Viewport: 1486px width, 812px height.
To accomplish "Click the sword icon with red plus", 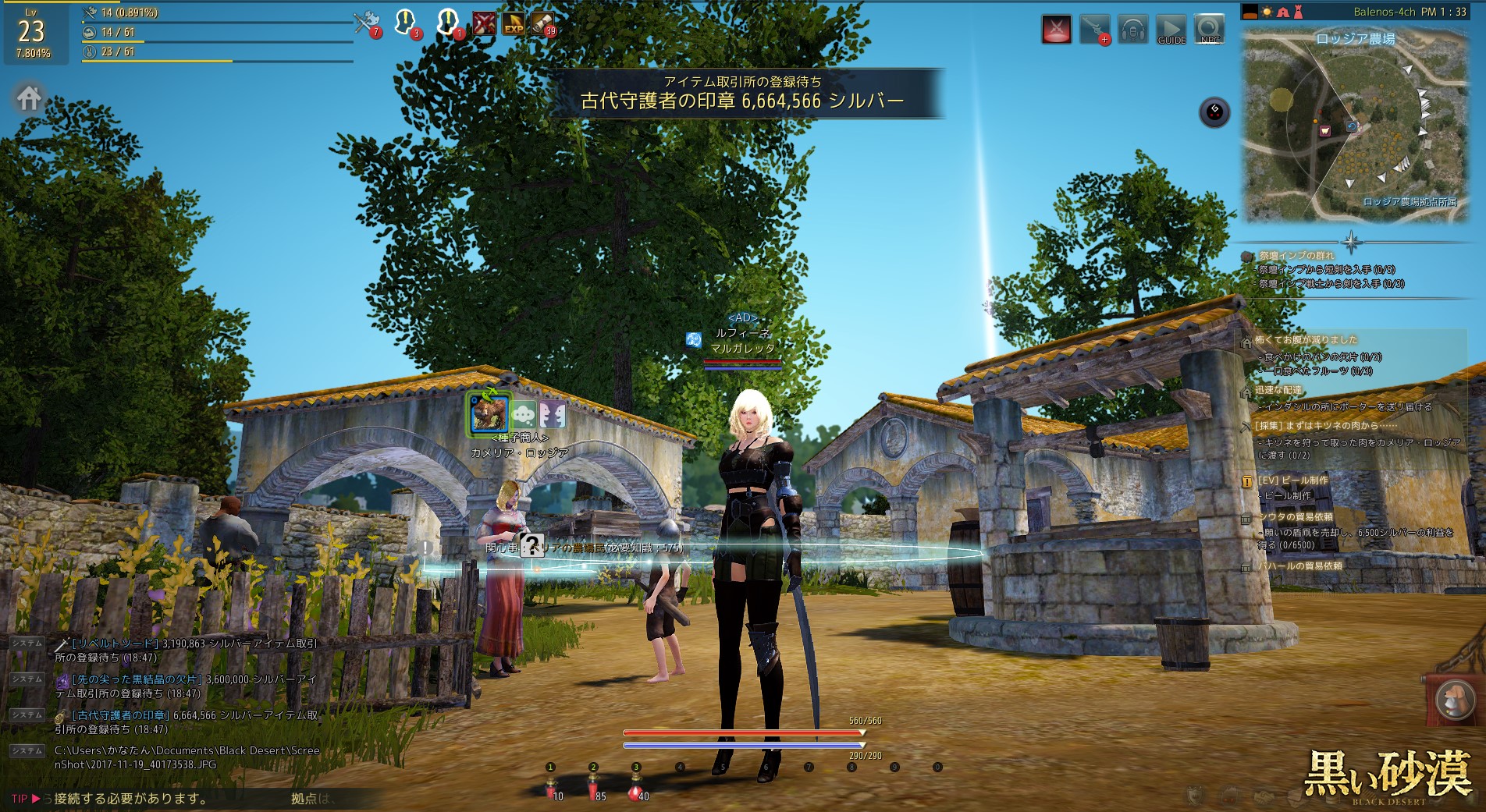I will (1094, 30).
